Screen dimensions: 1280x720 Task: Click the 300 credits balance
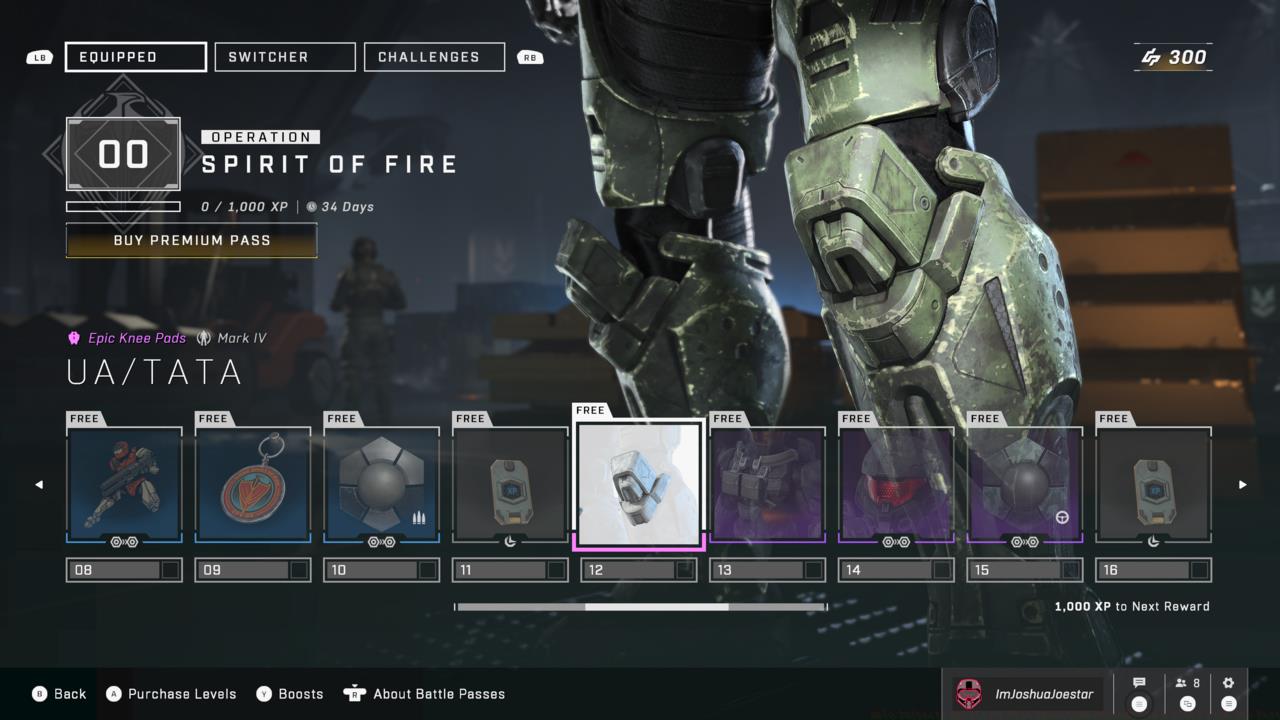(x=1174, y=57)
